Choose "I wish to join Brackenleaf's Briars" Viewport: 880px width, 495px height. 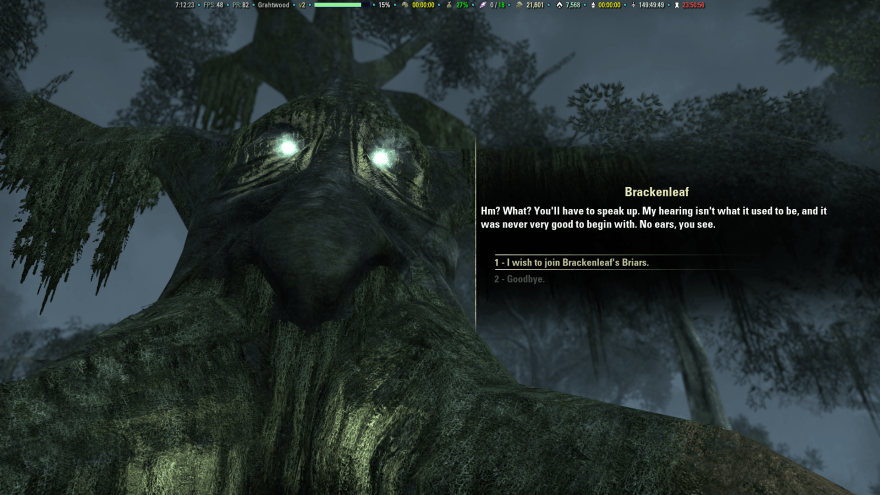coord(571,263)
